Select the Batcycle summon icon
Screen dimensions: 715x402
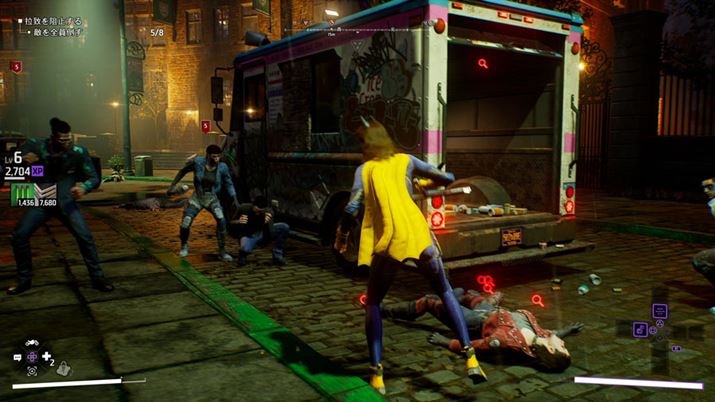32,342
